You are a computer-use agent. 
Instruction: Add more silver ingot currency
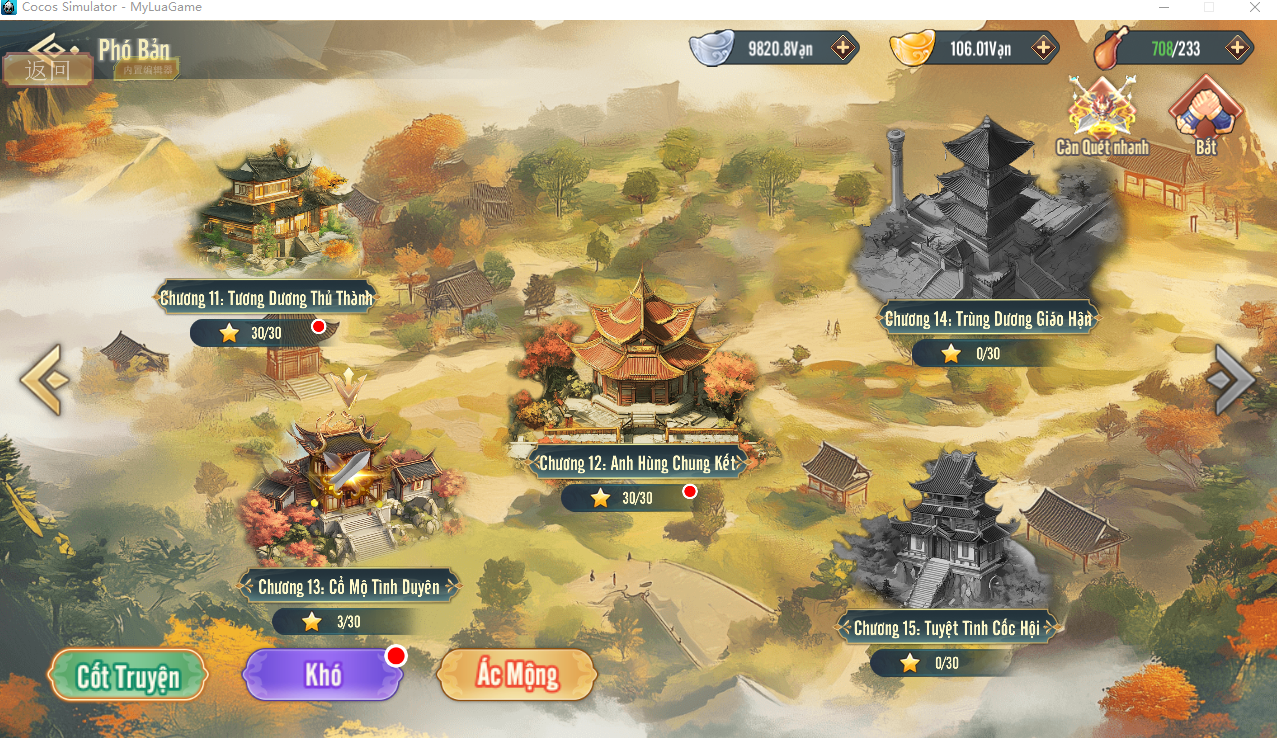click(843, 48)
